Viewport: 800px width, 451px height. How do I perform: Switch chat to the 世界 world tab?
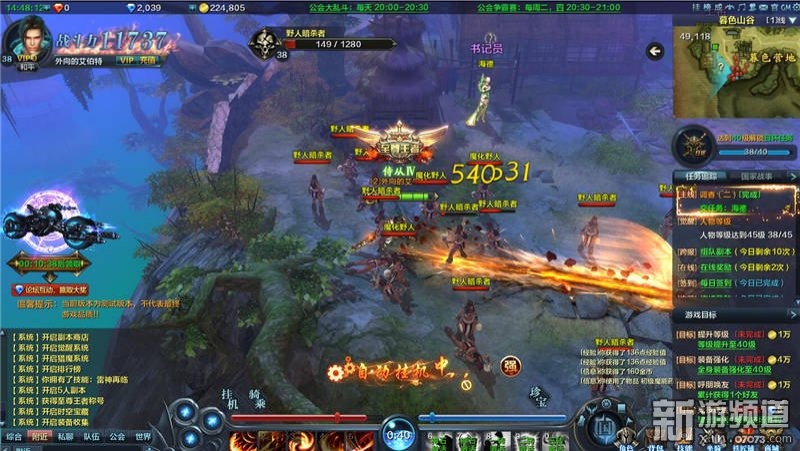(x=143, y=437)
